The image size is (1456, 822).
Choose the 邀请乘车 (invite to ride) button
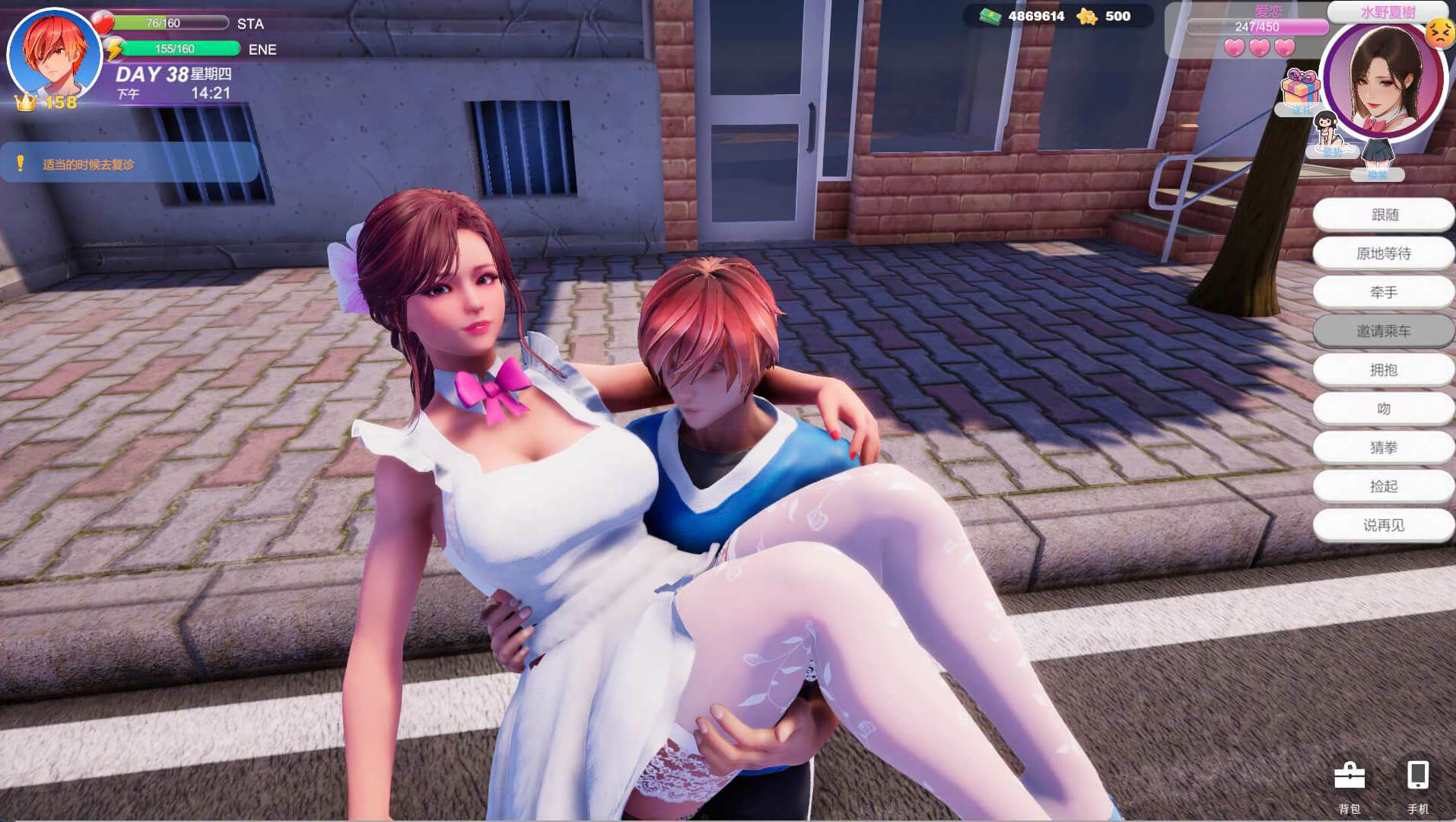[1384, 331]
